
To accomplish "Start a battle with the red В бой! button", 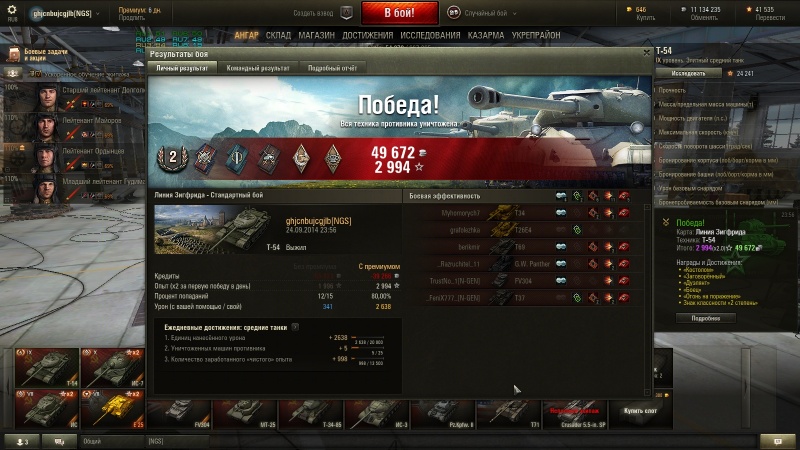I will click(400, 13).
